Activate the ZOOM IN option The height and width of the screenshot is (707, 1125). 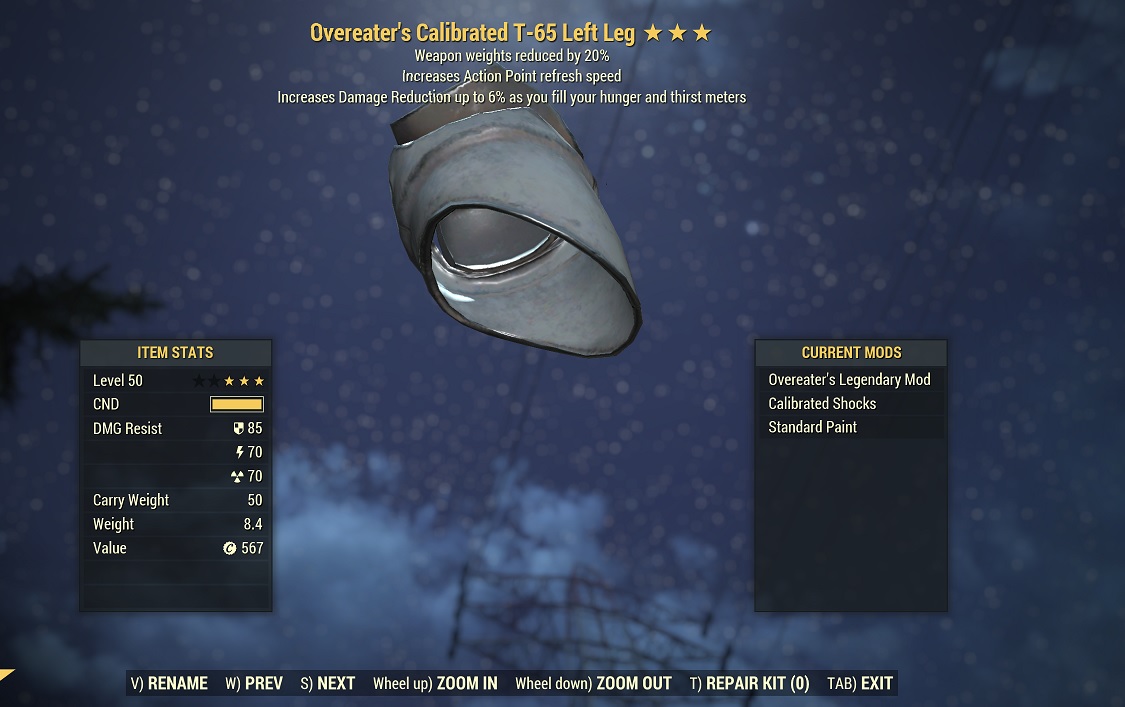pos(435,684)
